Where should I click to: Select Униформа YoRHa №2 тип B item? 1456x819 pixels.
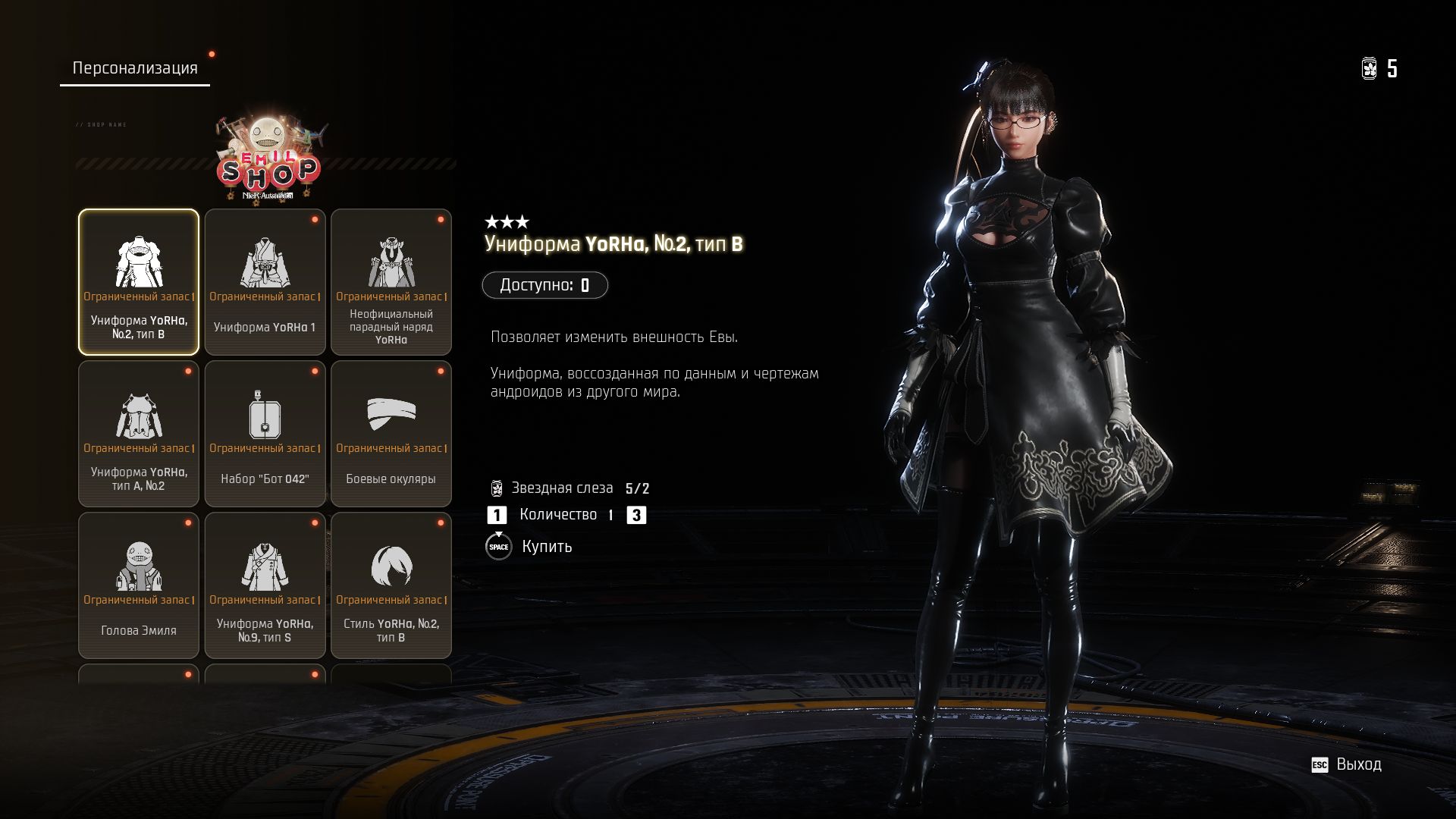point(139,282)
